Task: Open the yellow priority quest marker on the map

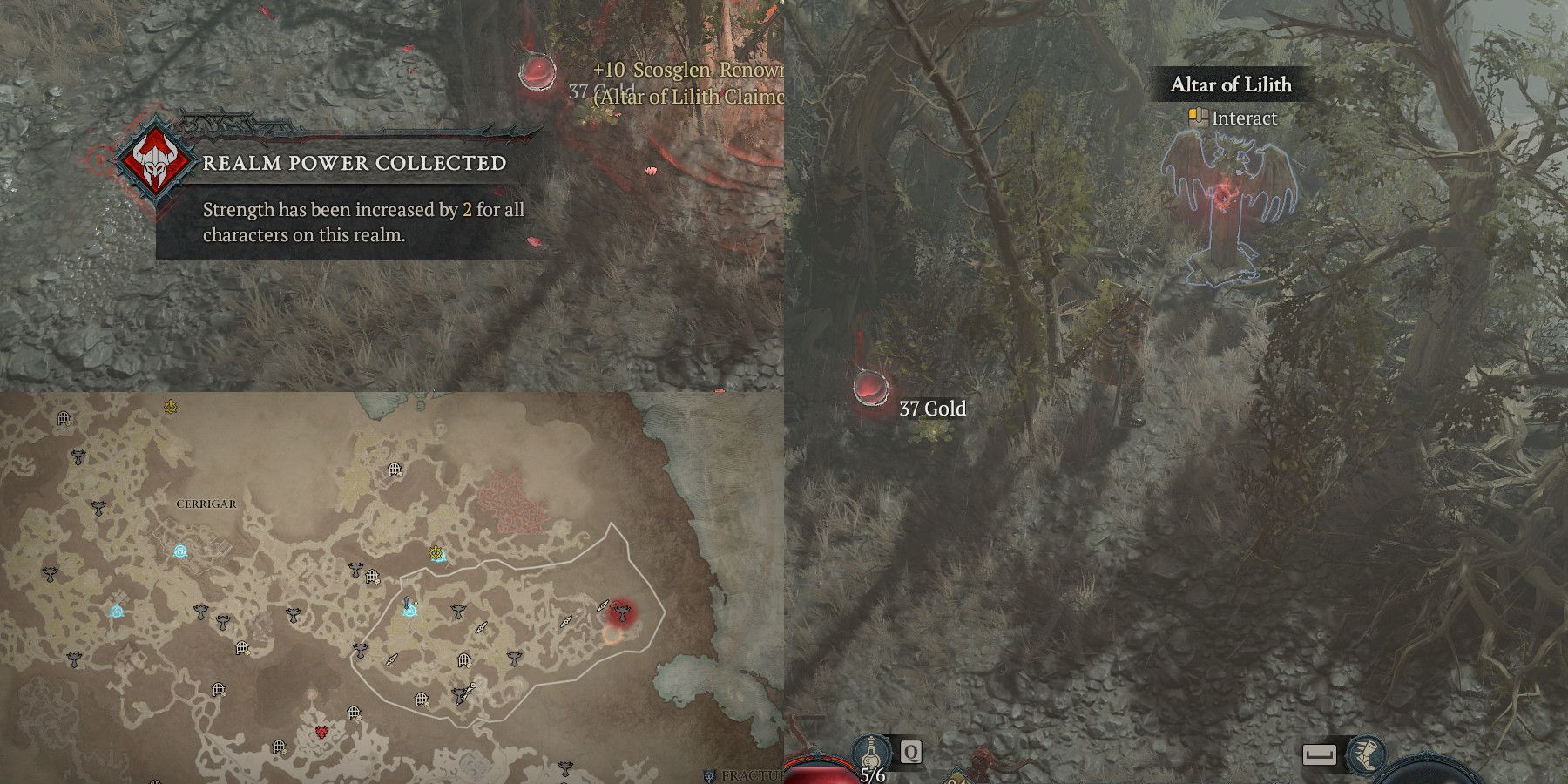Action: pyautogui.click(x=436, y=552)
